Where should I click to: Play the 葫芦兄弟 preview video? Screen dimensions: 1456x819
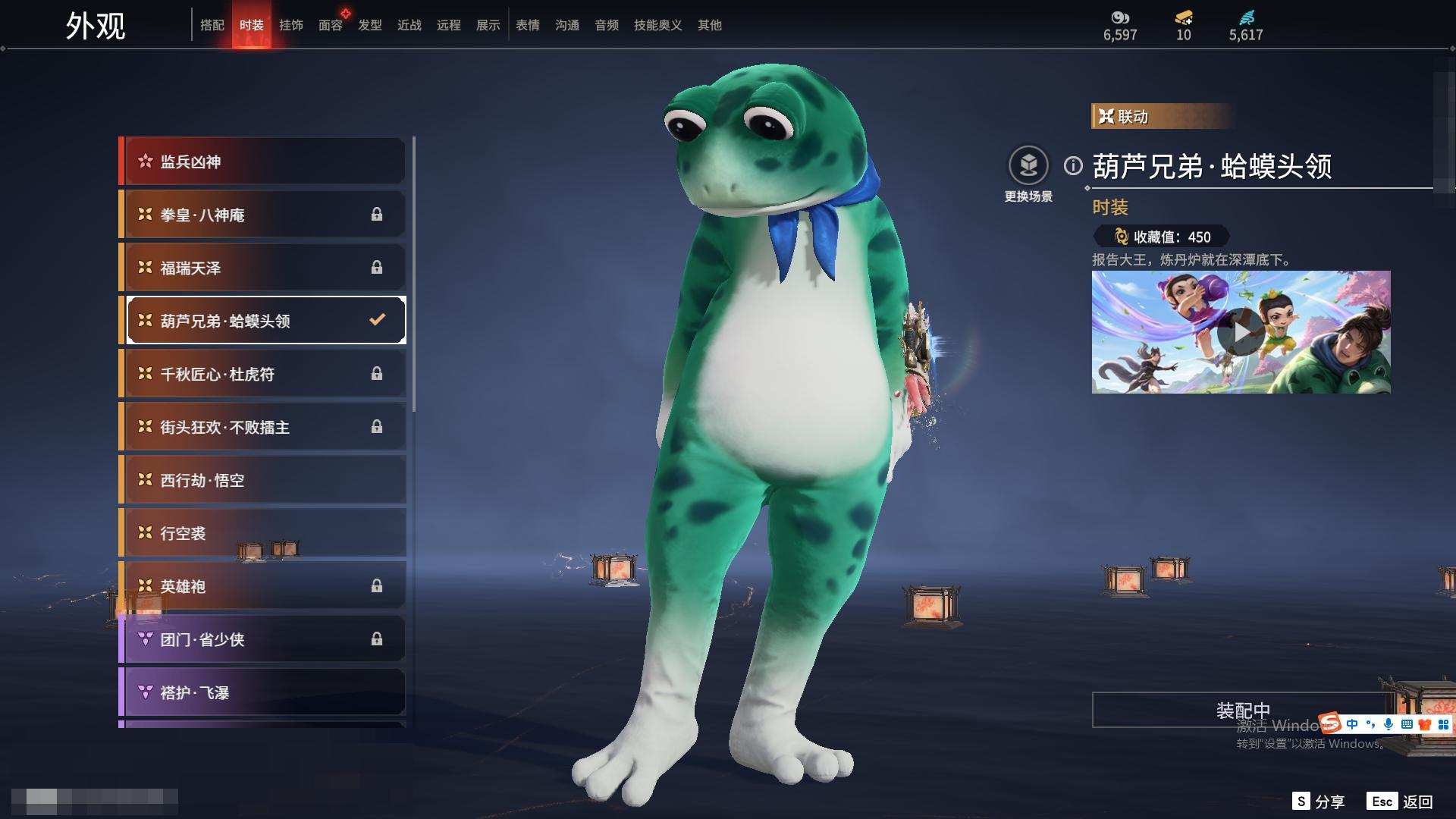1241,332
